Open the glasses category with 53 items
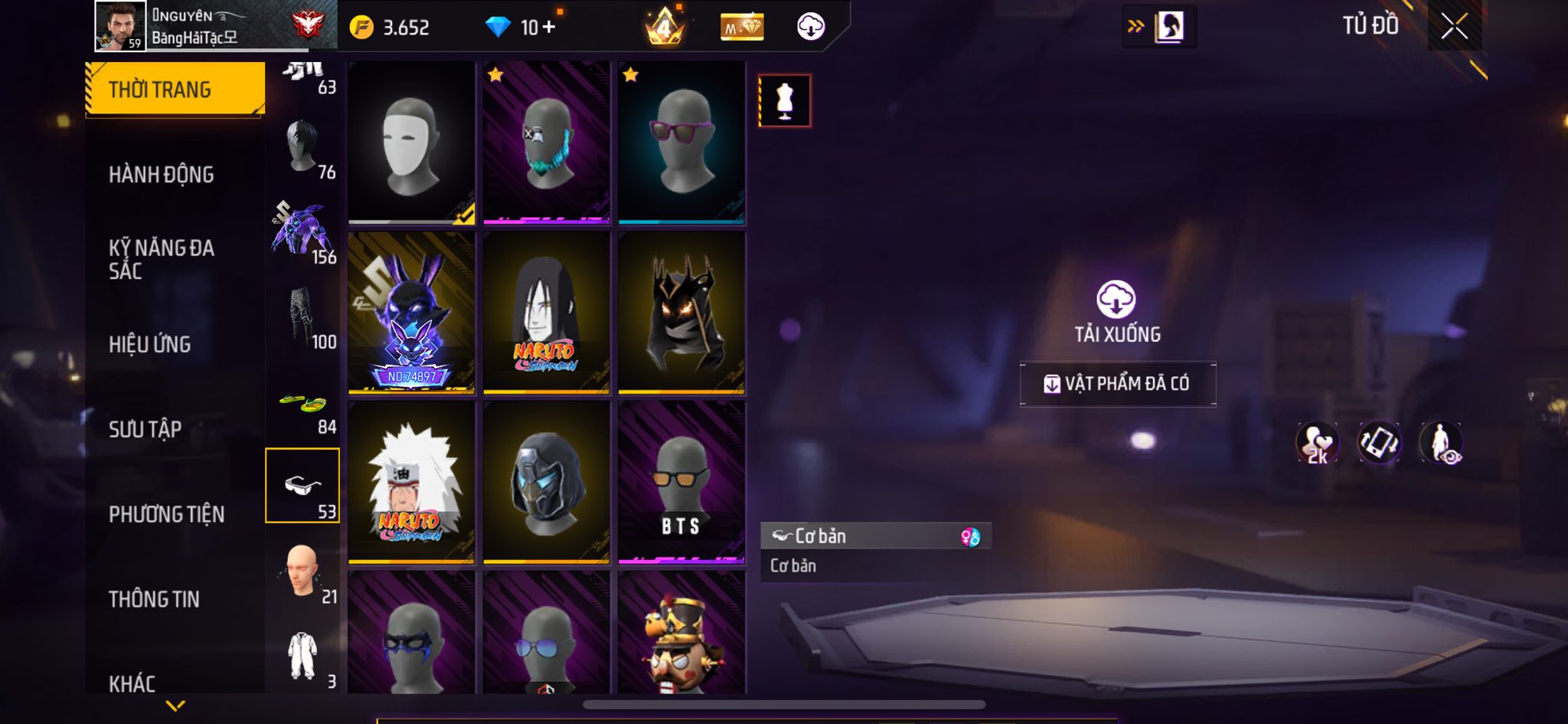 tap(302, 486)
